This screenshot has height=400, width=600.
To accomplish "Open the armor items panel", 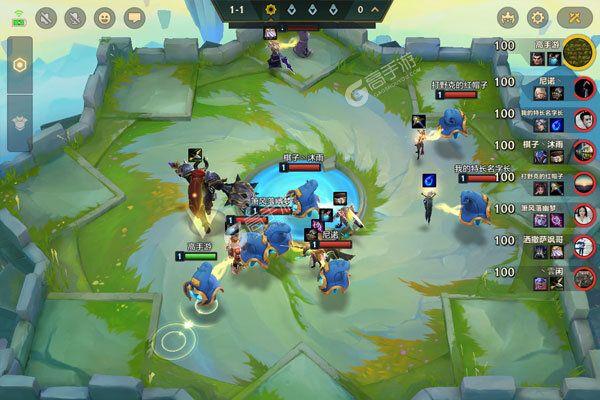I will pyautogui.click(x=19, y=119).
